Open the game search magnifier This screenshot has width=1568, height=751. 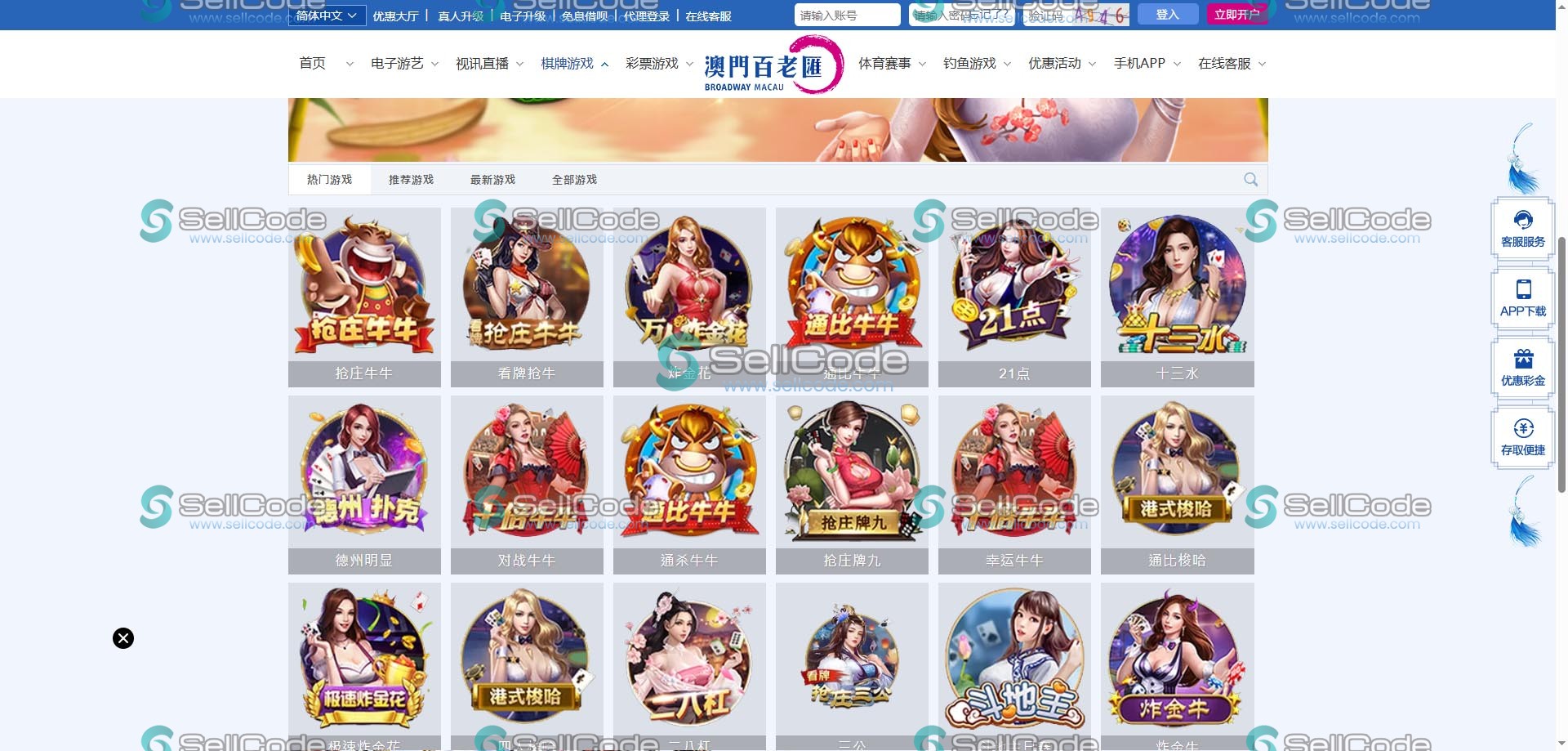coord(1250,179)
